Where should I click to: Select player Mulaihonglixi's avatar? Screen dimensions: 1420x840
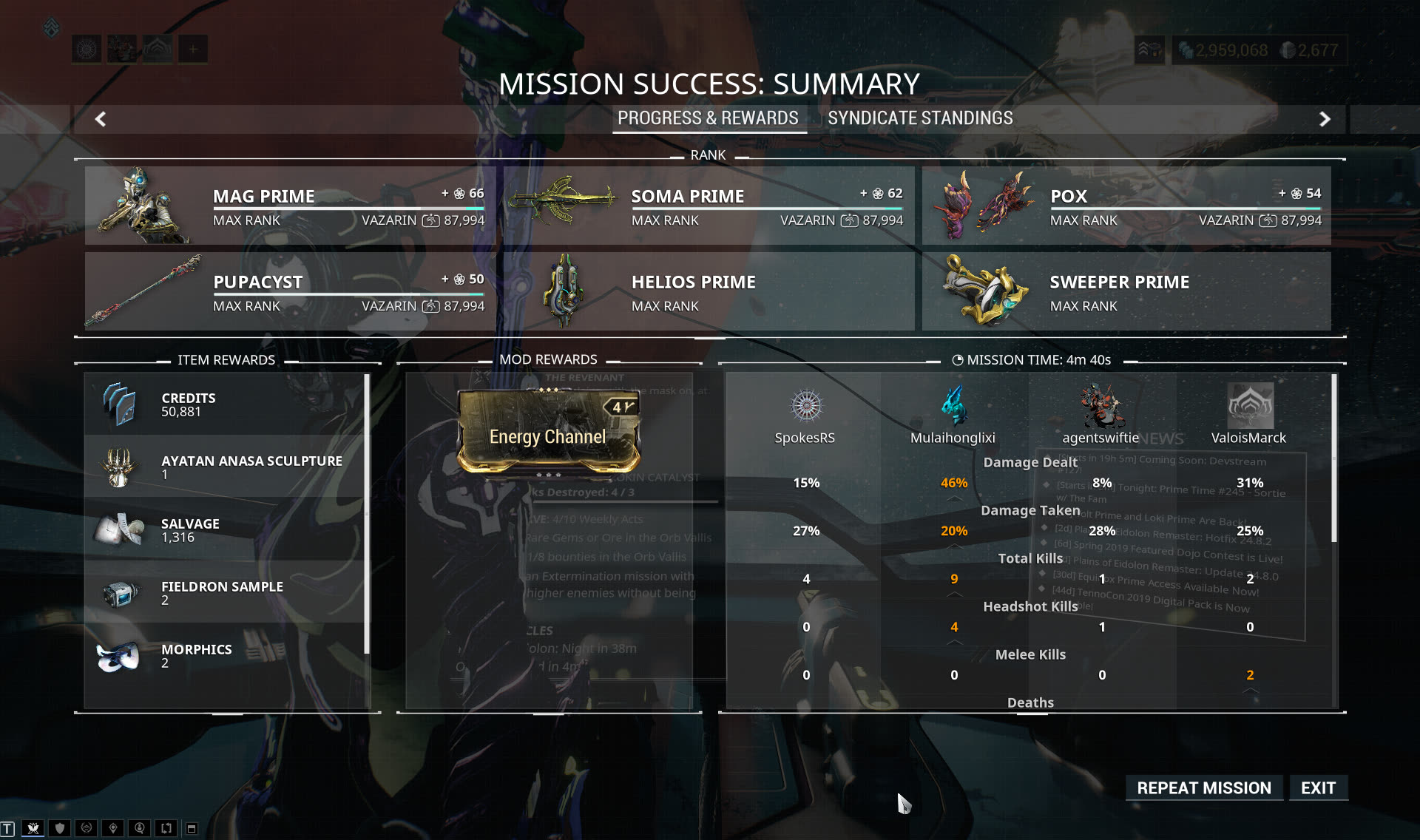tap(953, 406)
